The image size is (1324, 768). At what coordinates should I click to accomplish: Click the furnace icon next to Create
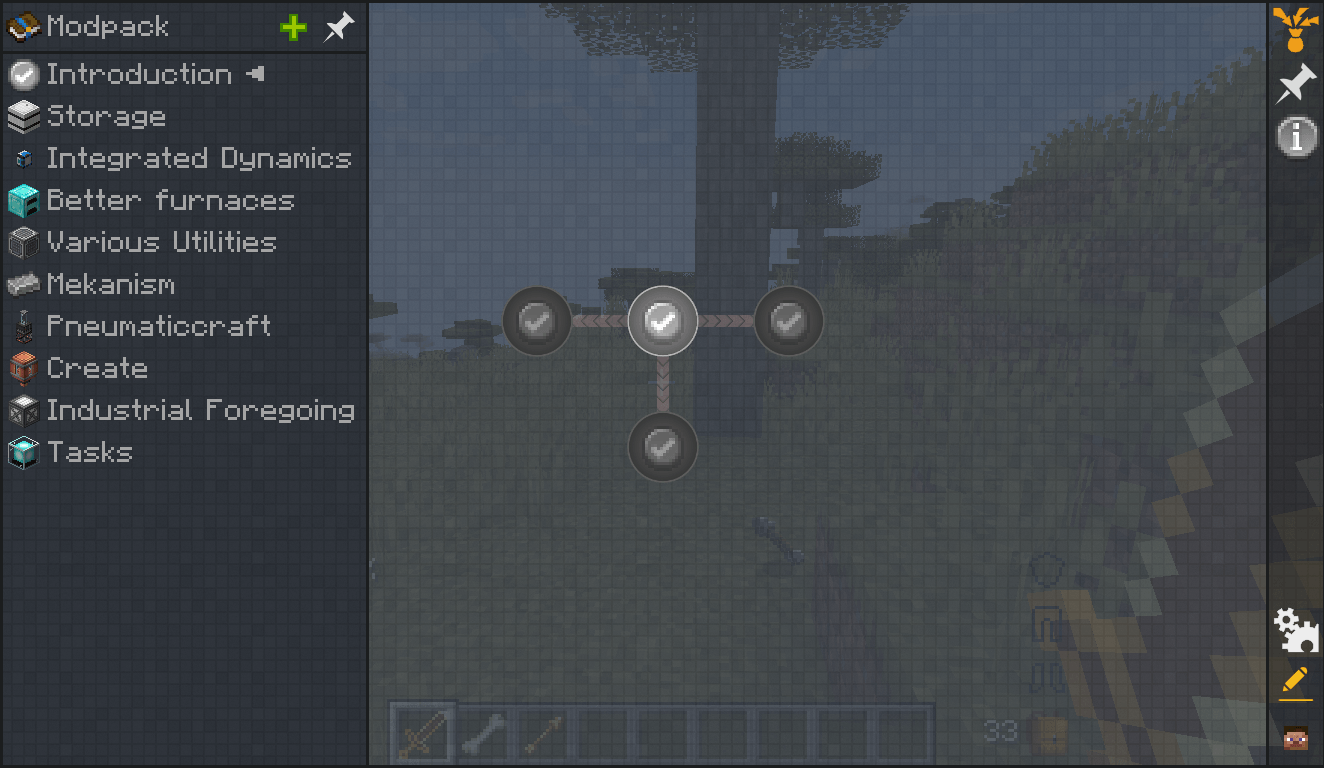(x=22, y=368)
